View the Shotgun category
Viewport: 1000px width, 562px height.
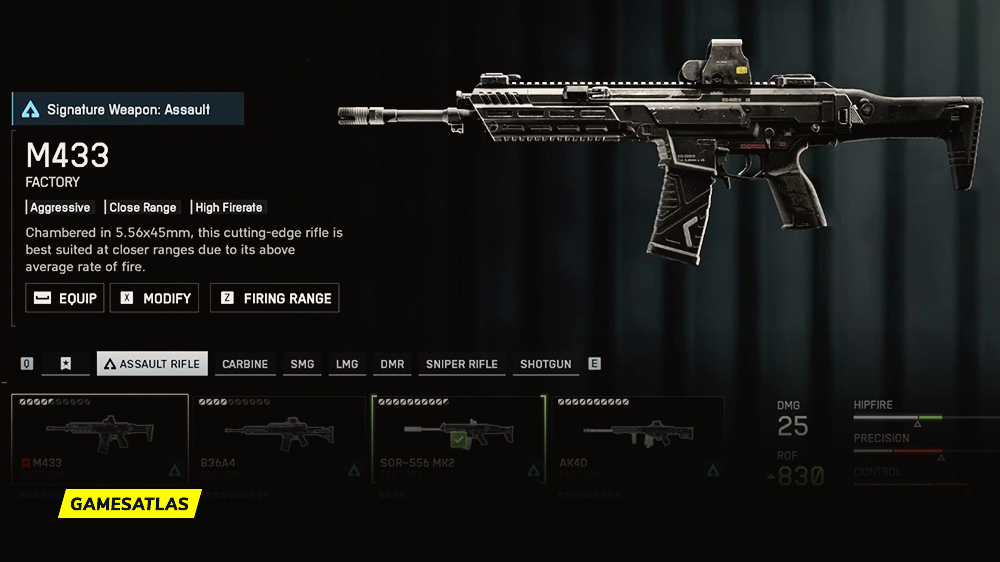(545, 364)
